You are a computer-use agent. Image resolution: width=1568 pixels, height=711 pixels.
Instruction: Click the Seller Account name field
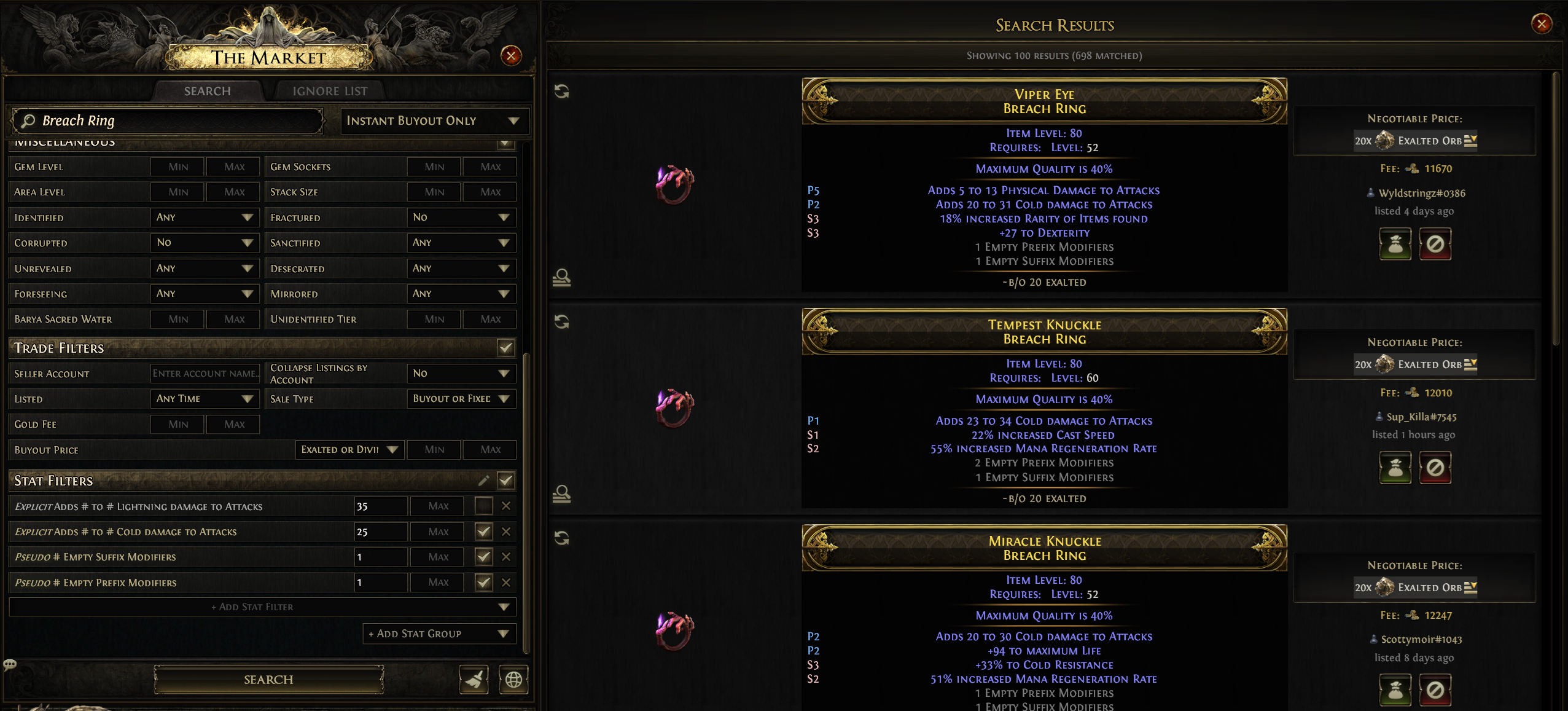(x=205, y=374)
